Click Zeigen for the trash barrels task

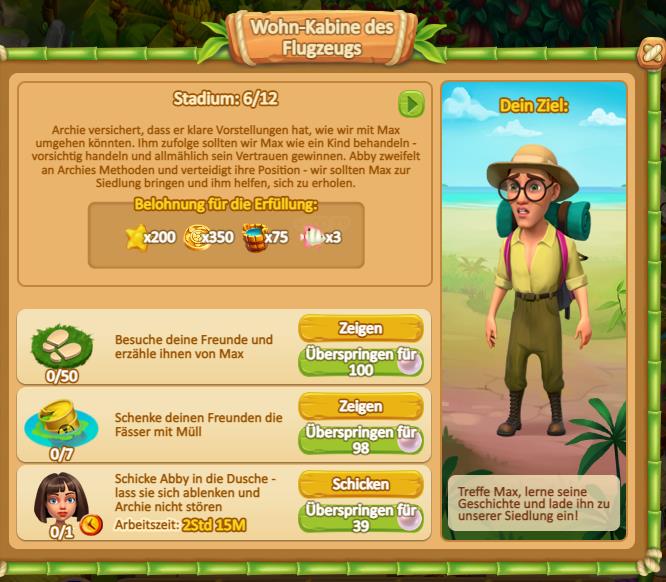pos(360,406)
